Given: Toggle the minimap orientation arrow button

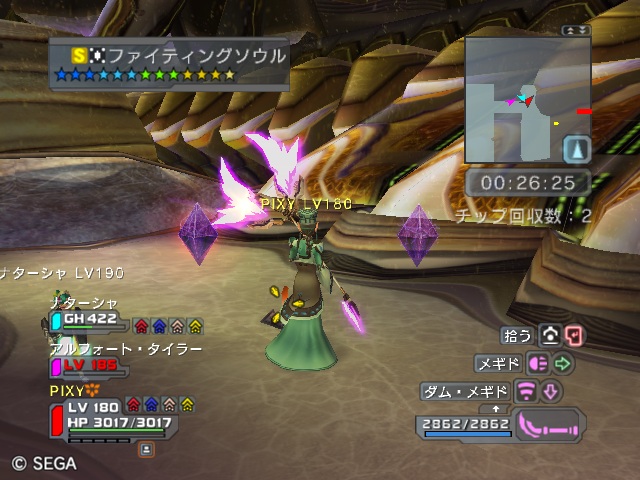Looking at the screenshot, I should click(577, 150).
